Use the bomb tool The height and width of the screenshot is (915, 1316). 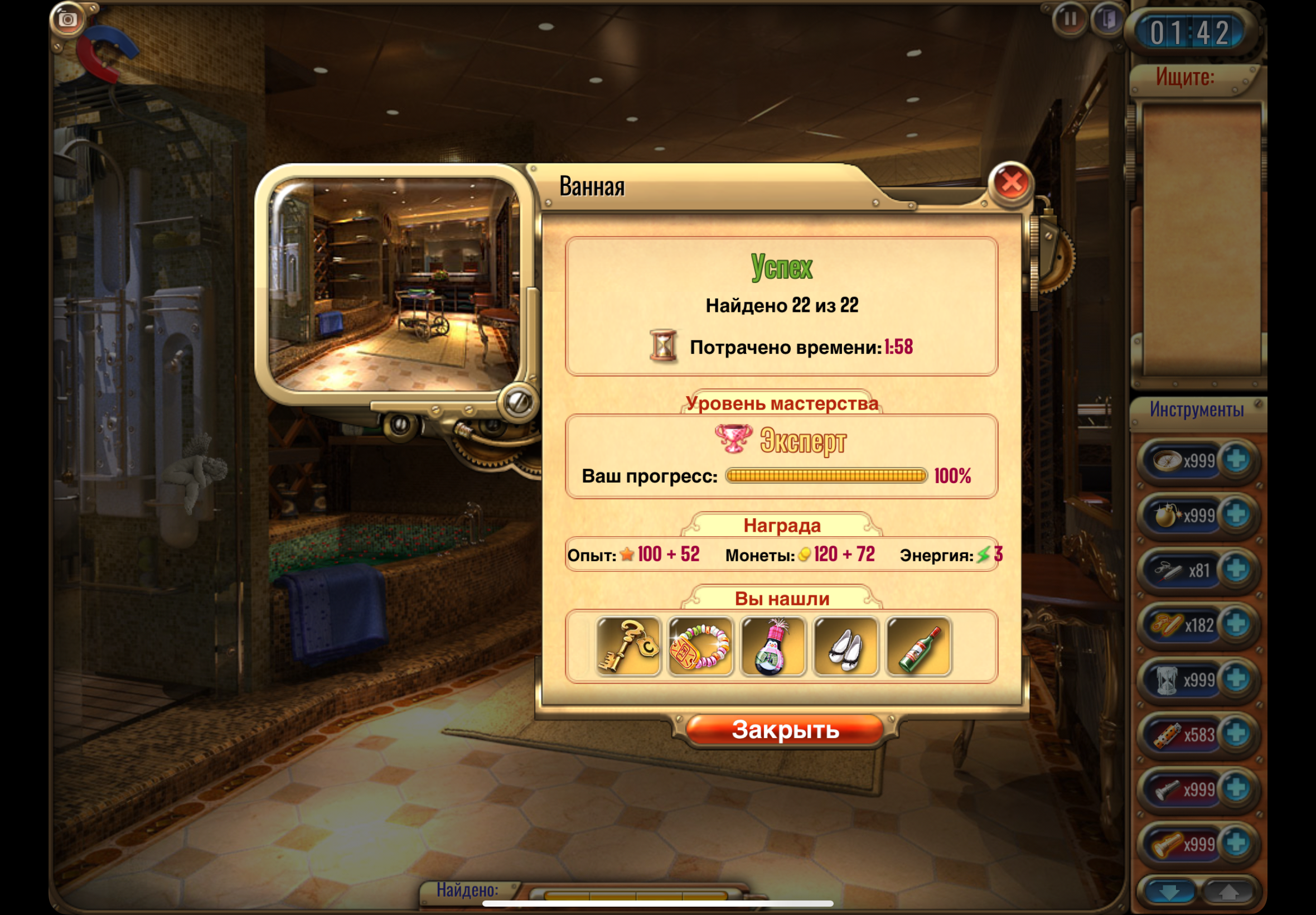[1167, 515]
